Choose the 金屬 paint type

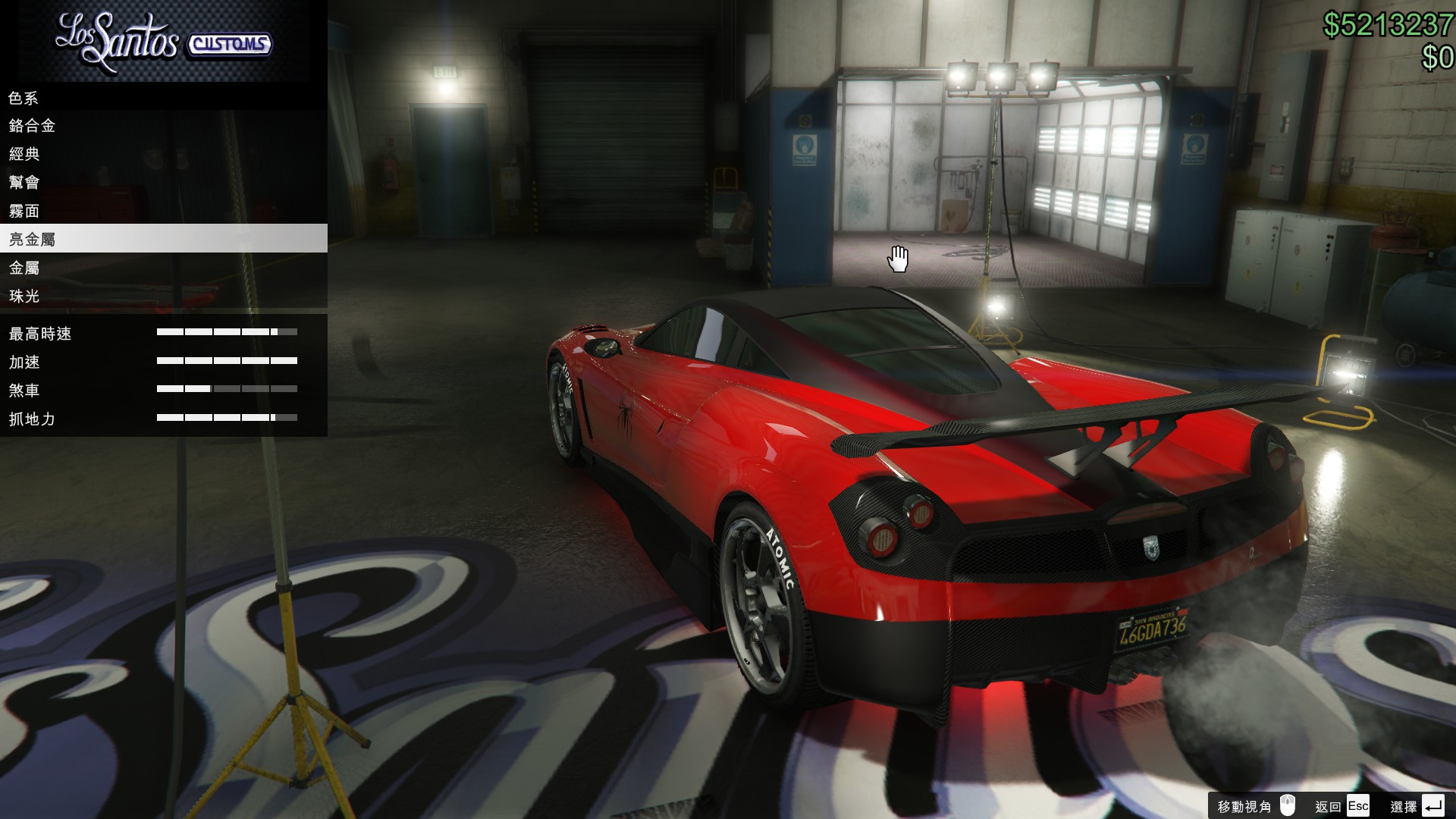24,268
